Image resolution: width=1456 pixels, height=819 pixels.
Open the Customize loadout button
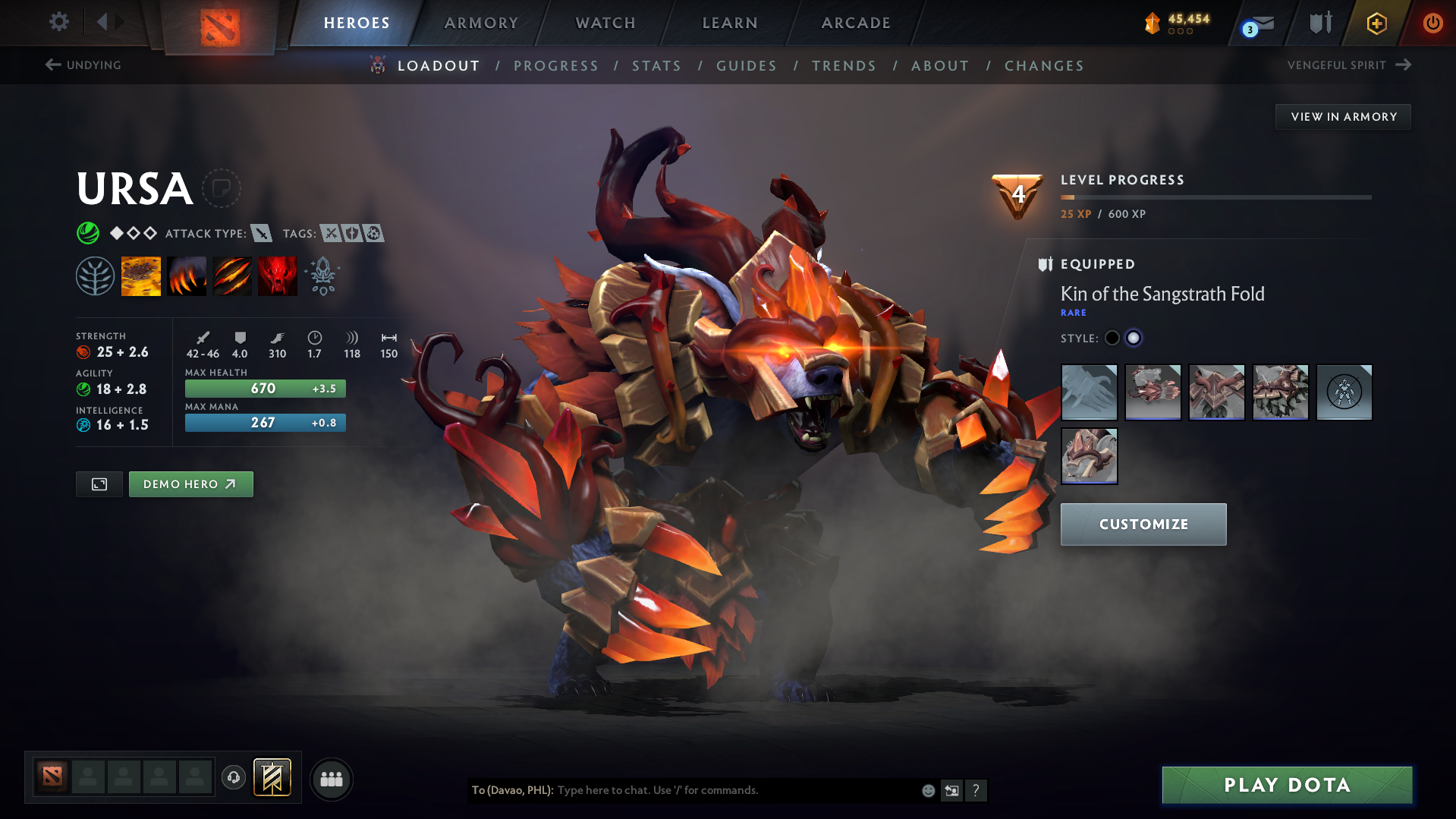(1143, 524)
